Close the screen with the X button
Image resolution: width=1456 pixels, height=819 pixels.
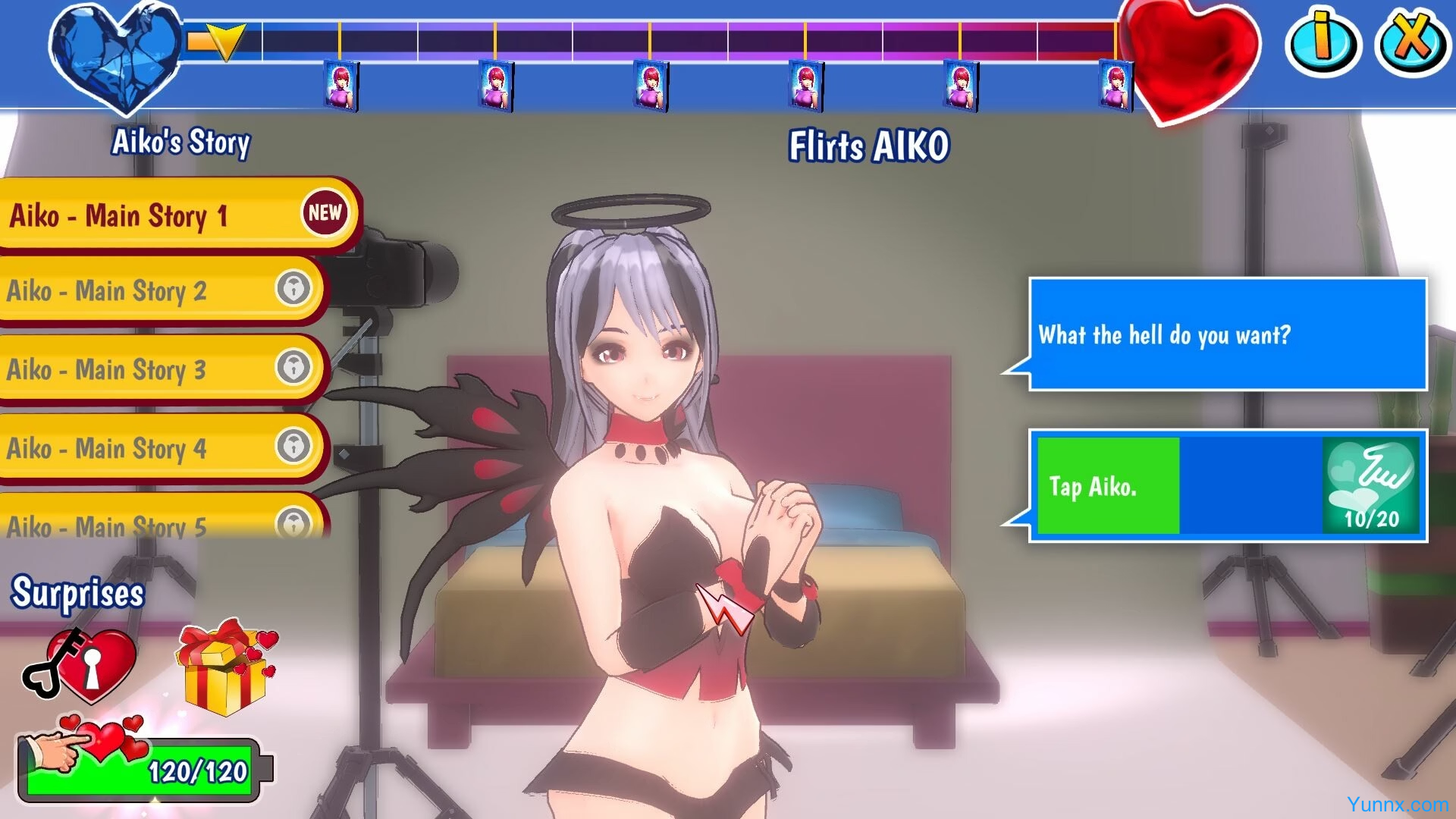point(1412,42)
